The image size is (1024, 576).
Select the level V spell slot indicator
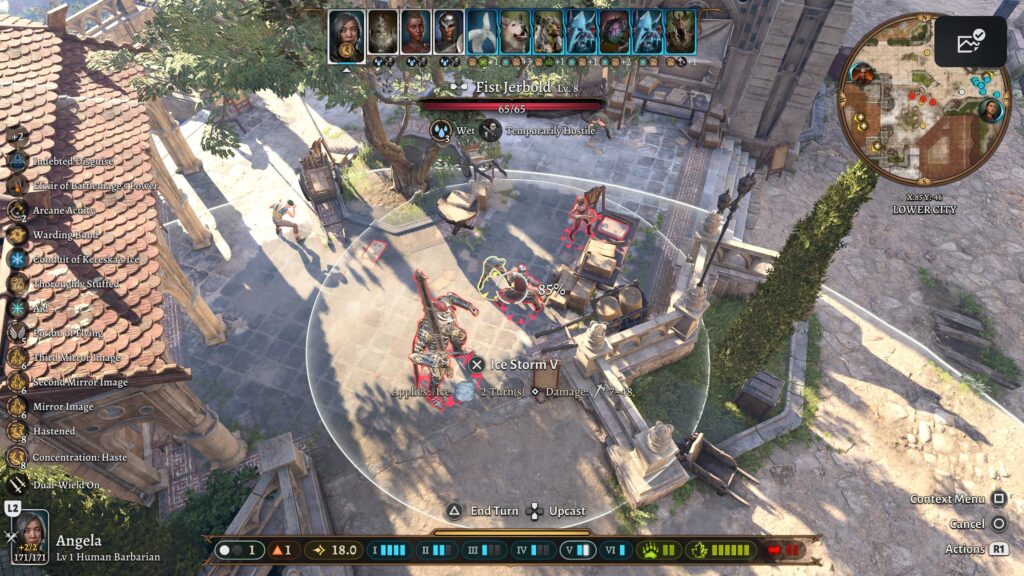[x=579, y=550]
